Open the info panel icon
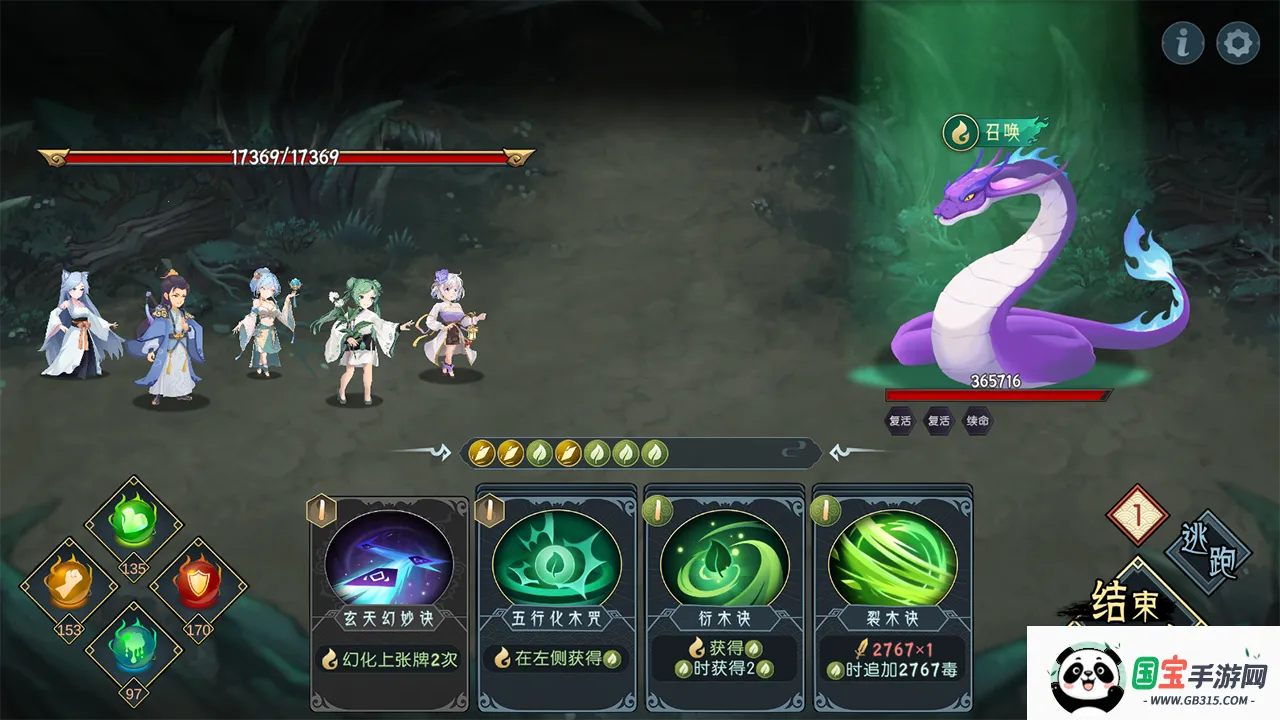 click(x=1183, y=43)
